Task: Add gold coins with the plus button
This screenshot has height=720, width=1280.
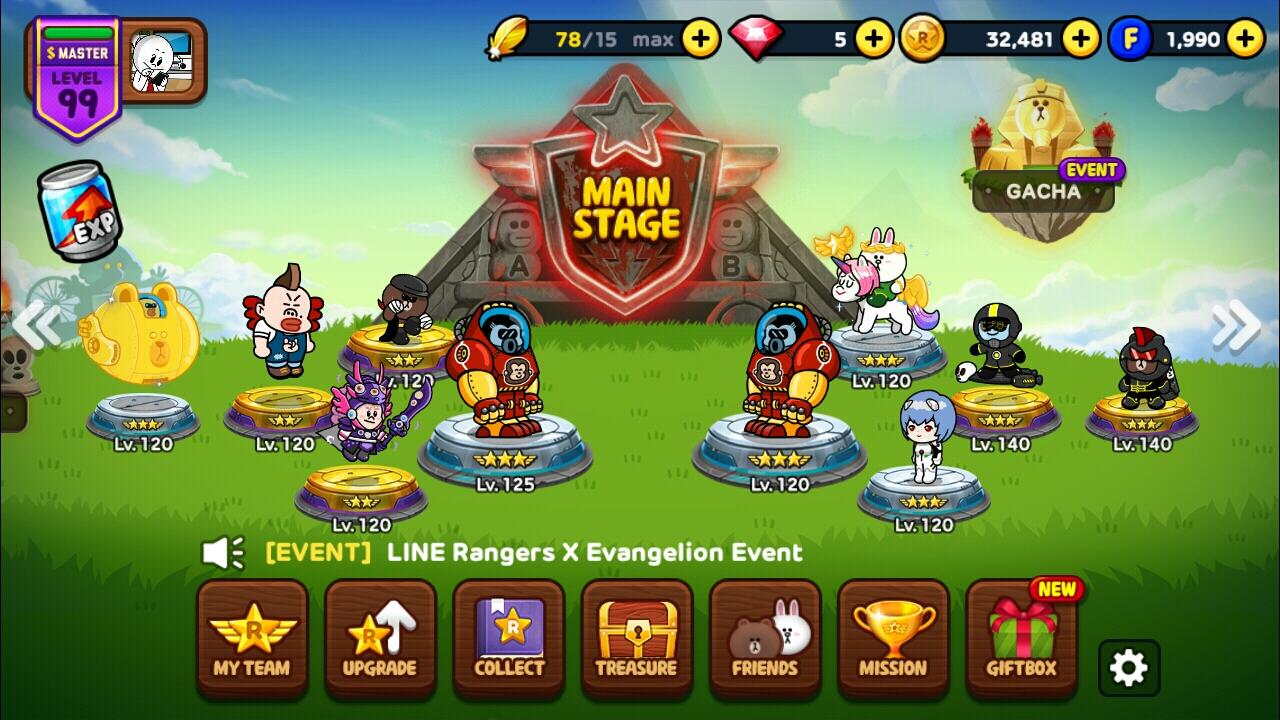Action: tap(1081, 39)
